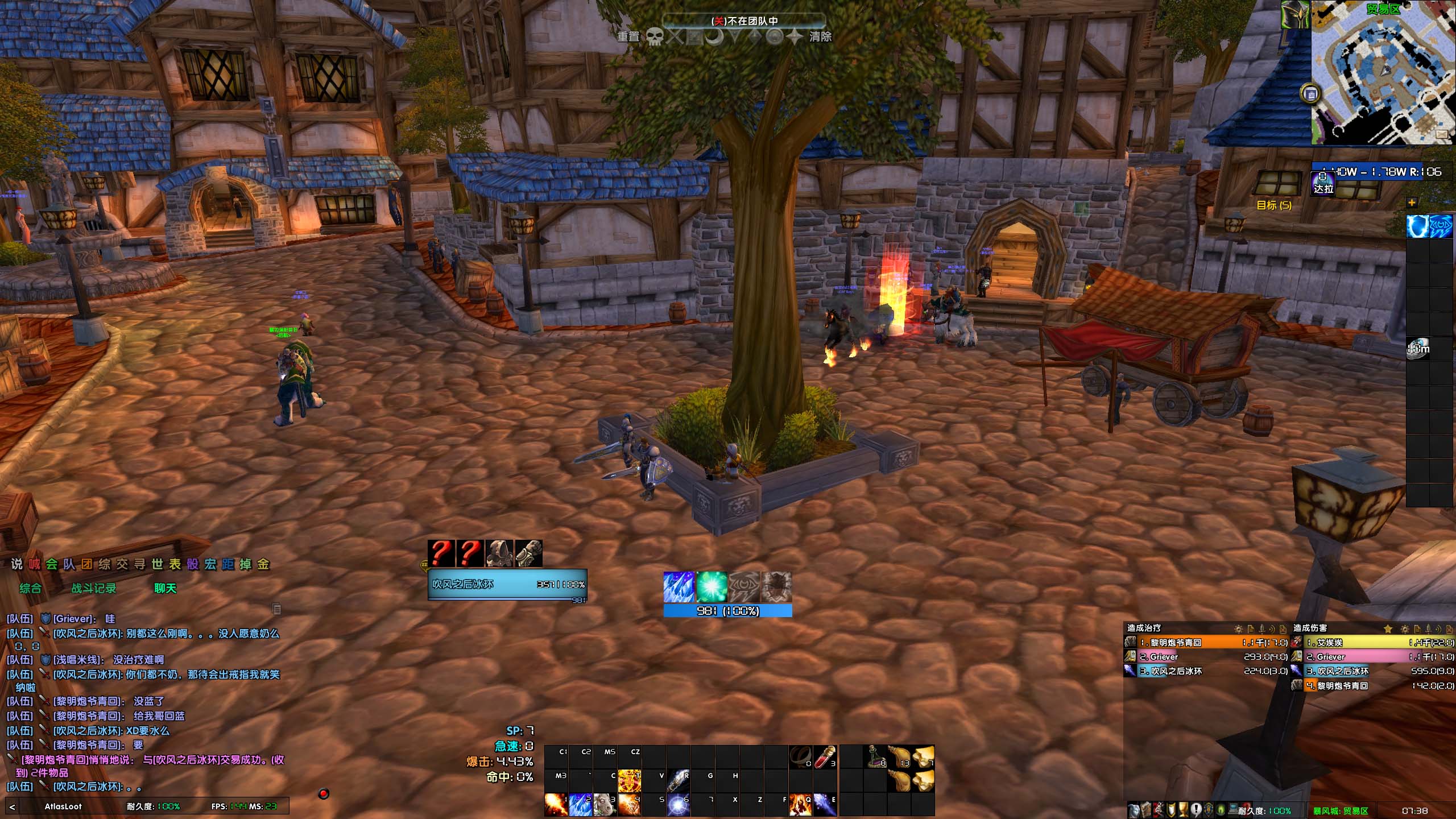This screenshot has width=1456, height=819.
Task: Activate the ice shard spell on key 2
Action: coord(580,804)
